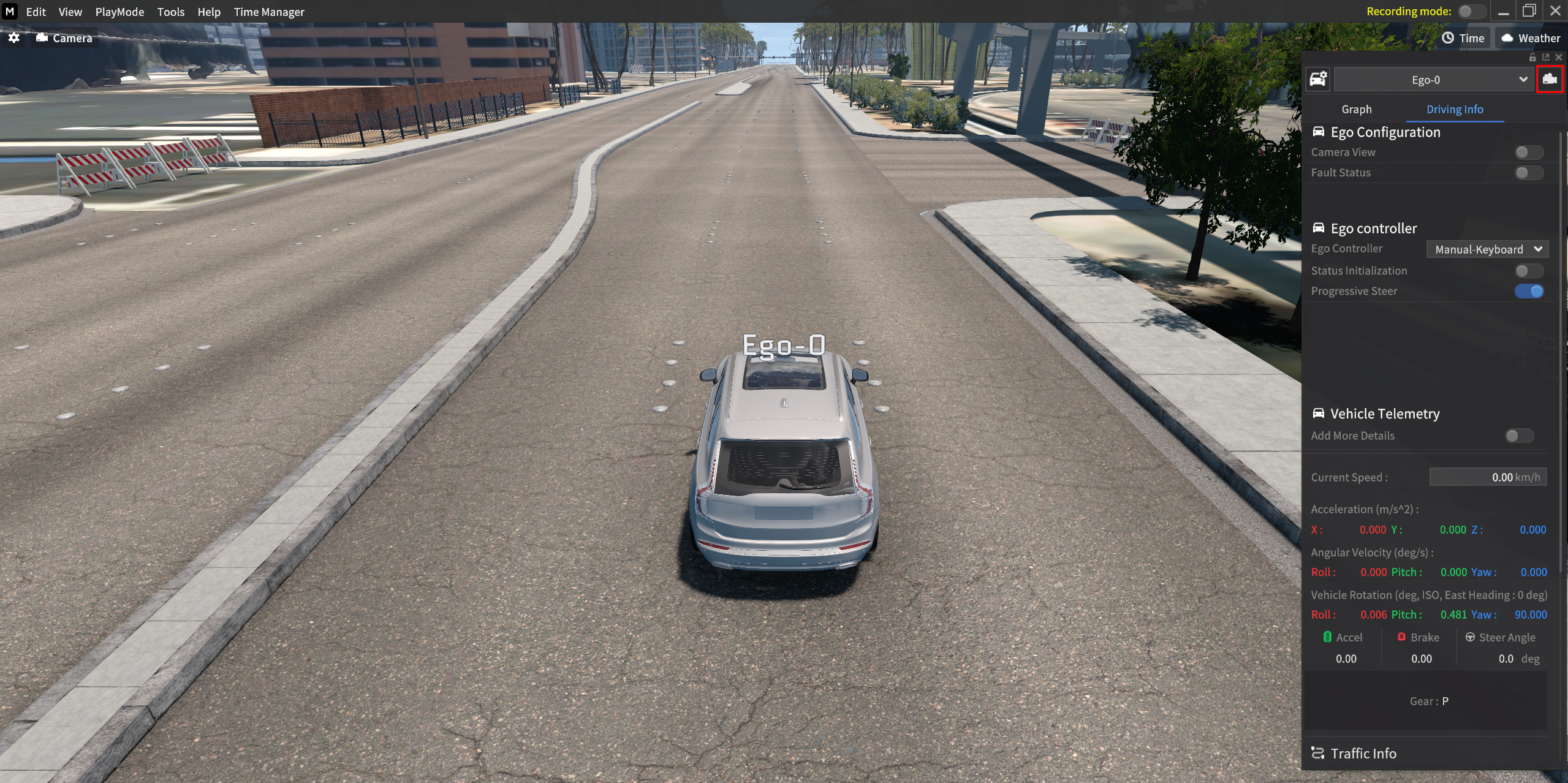Enable Add More Details toggle

1518,436
